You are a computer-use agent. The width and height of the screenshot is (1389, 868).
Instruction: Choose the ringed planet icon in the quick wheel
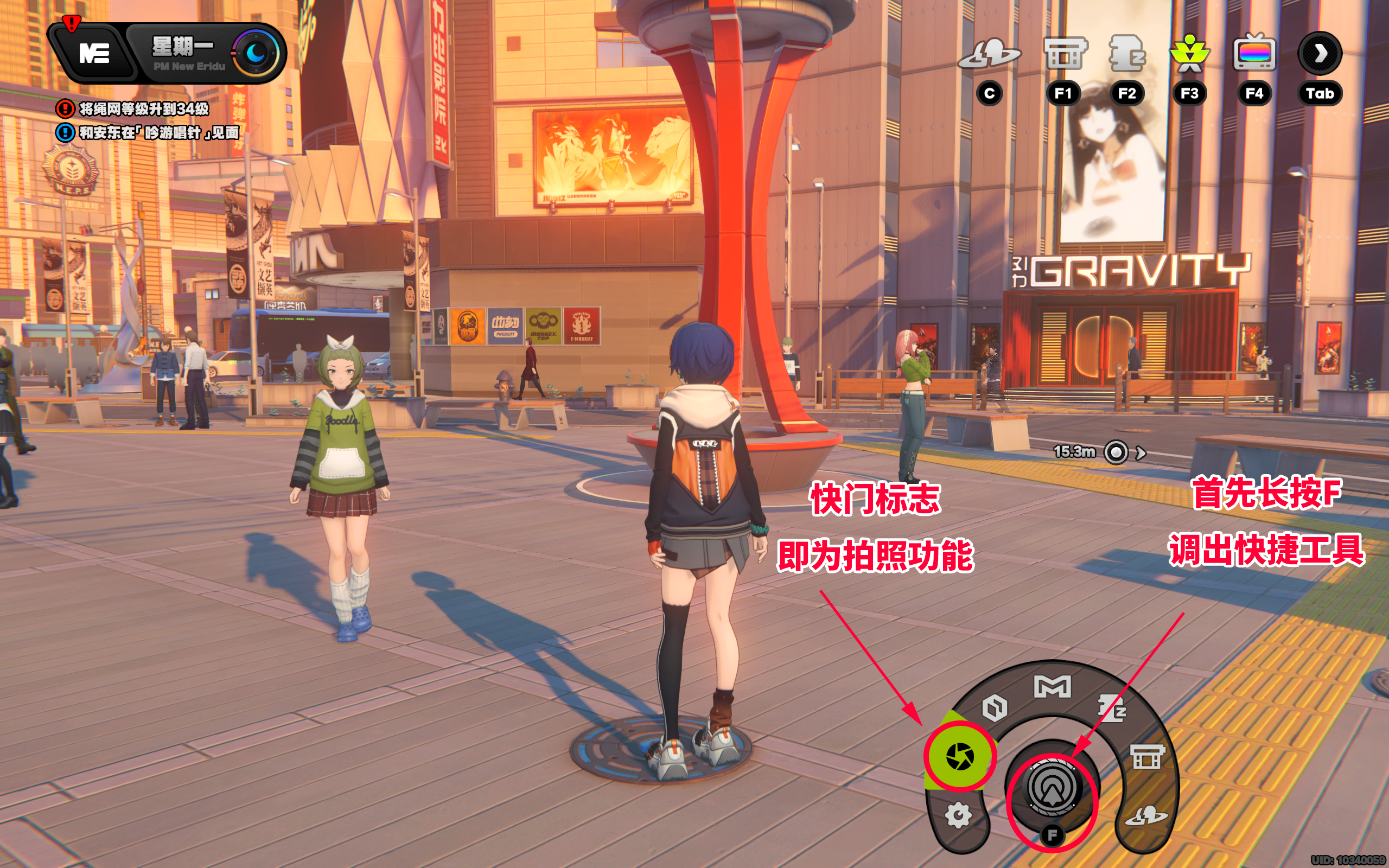tap(1145, 816)
